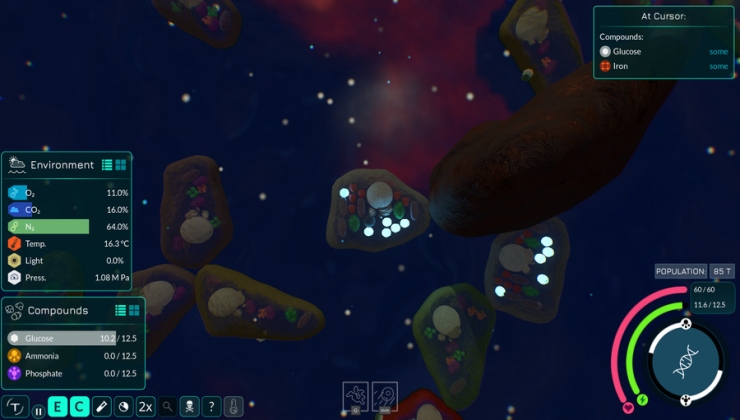Screen dimensions: 740x420
Task: Pause the game
Action: 39,408
